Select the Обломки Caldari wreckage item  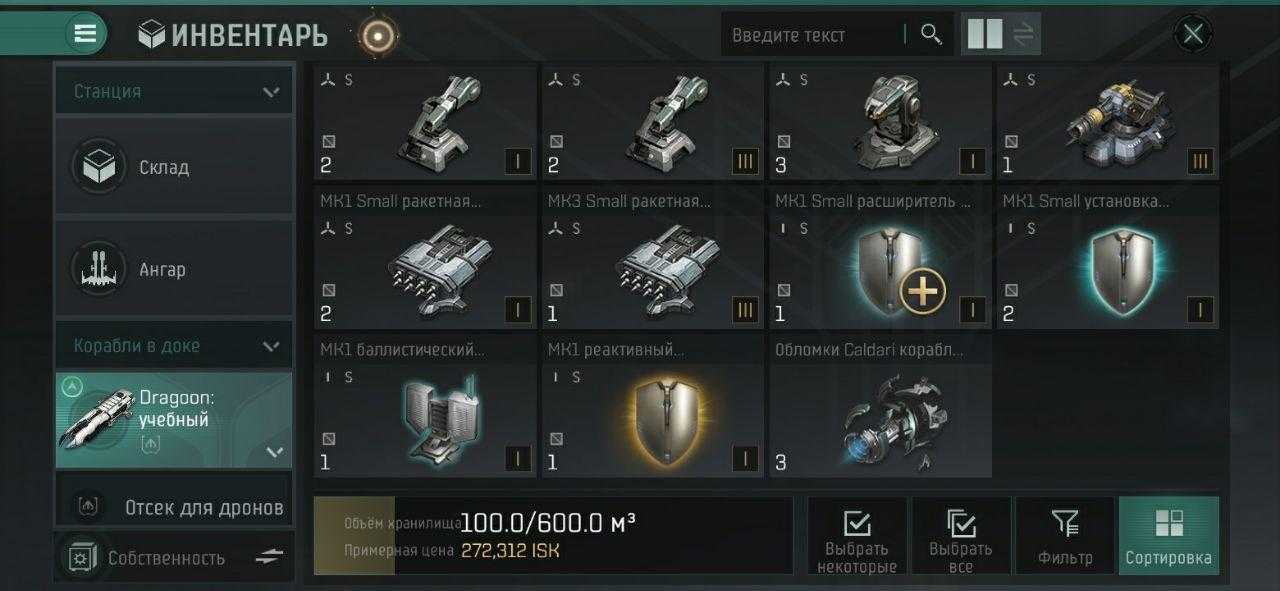click(x=880, y=420)
